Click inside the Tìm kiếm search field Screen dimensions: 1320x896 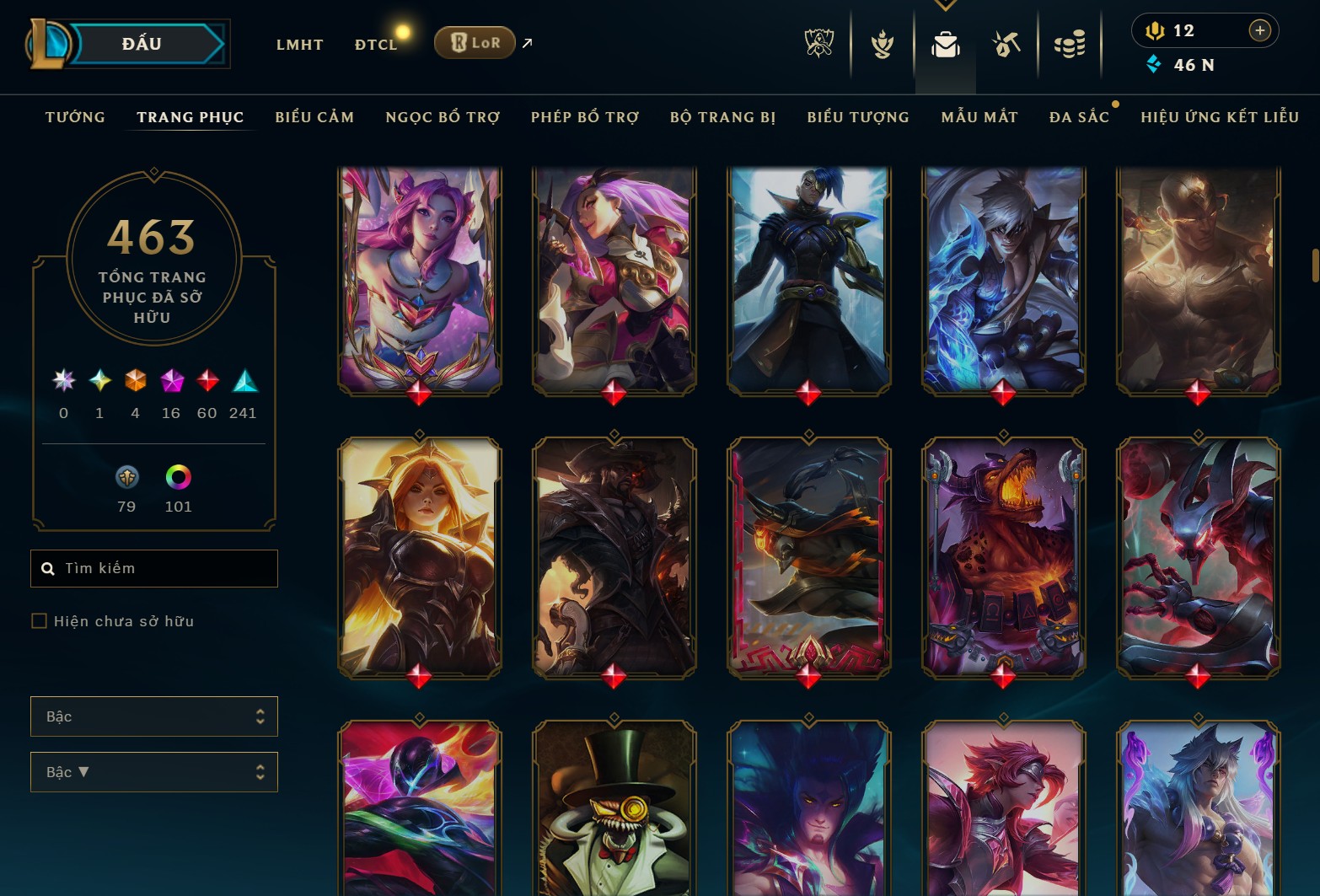pos(154,568)
